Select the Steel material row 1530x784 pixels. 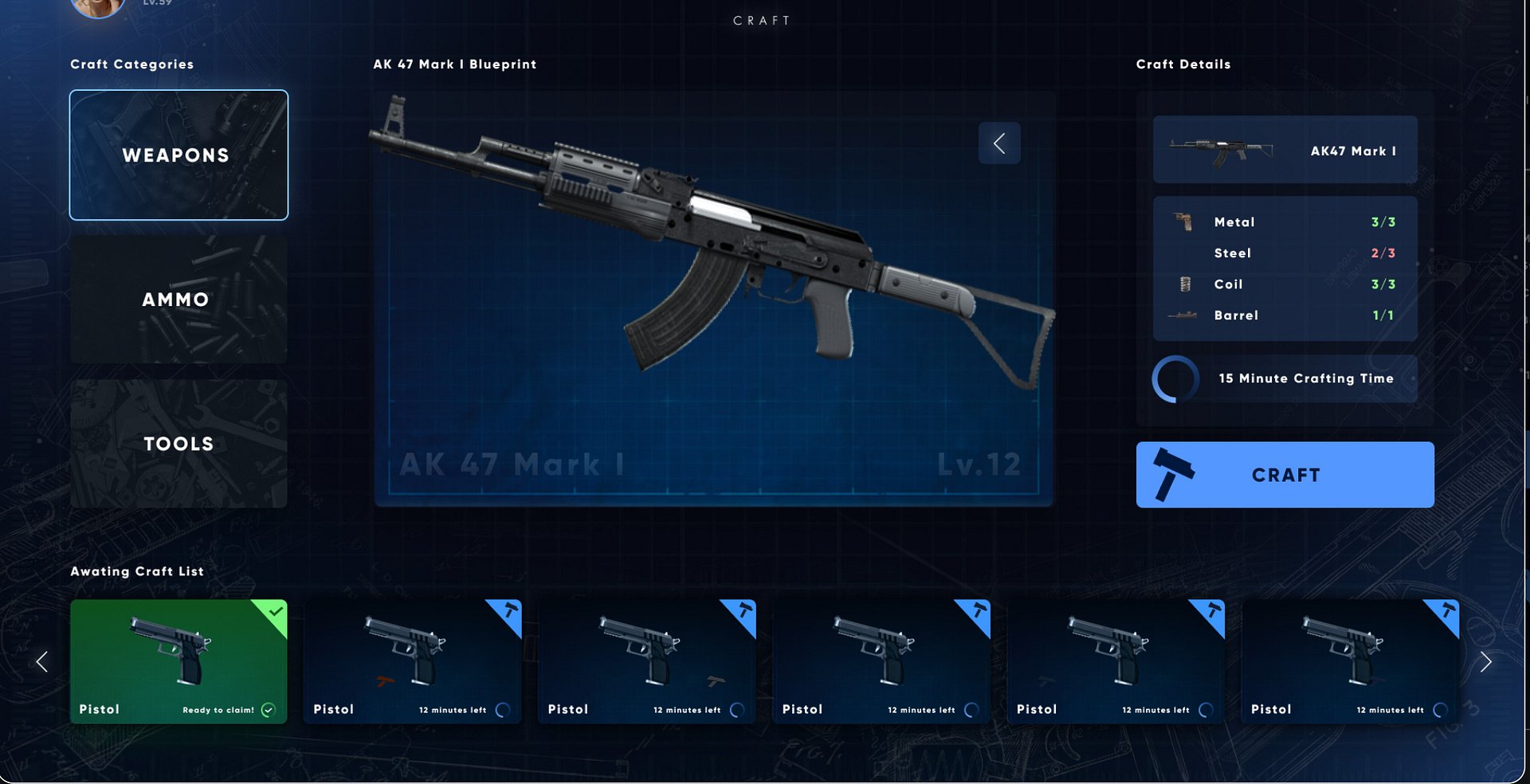coord(1285,253)
